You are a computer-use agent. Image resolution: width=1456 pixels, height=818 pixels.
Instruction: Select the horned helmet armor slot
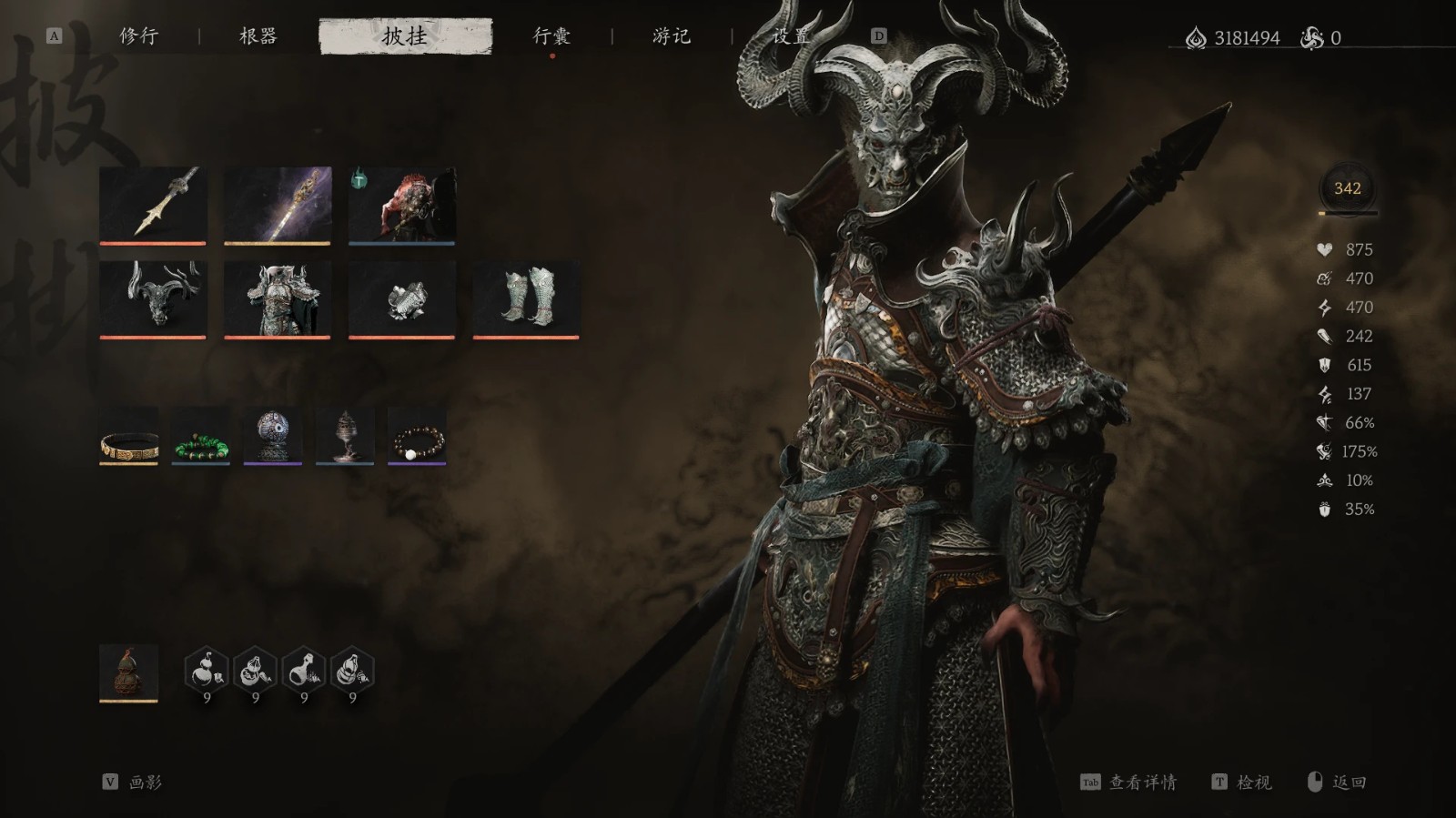tap(155, 300)
